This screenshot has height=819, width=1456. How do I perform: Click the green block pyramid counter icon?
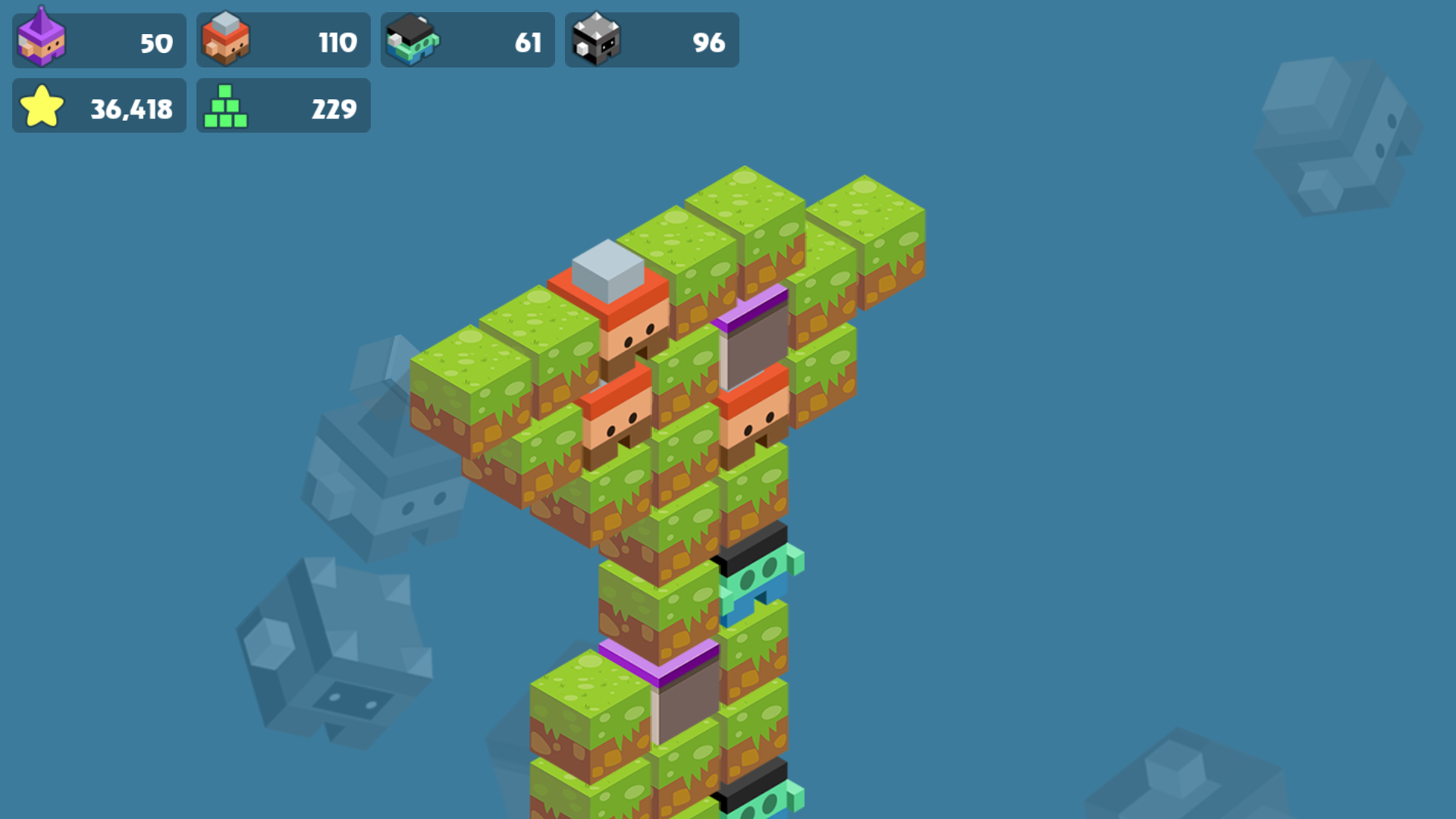225,106
